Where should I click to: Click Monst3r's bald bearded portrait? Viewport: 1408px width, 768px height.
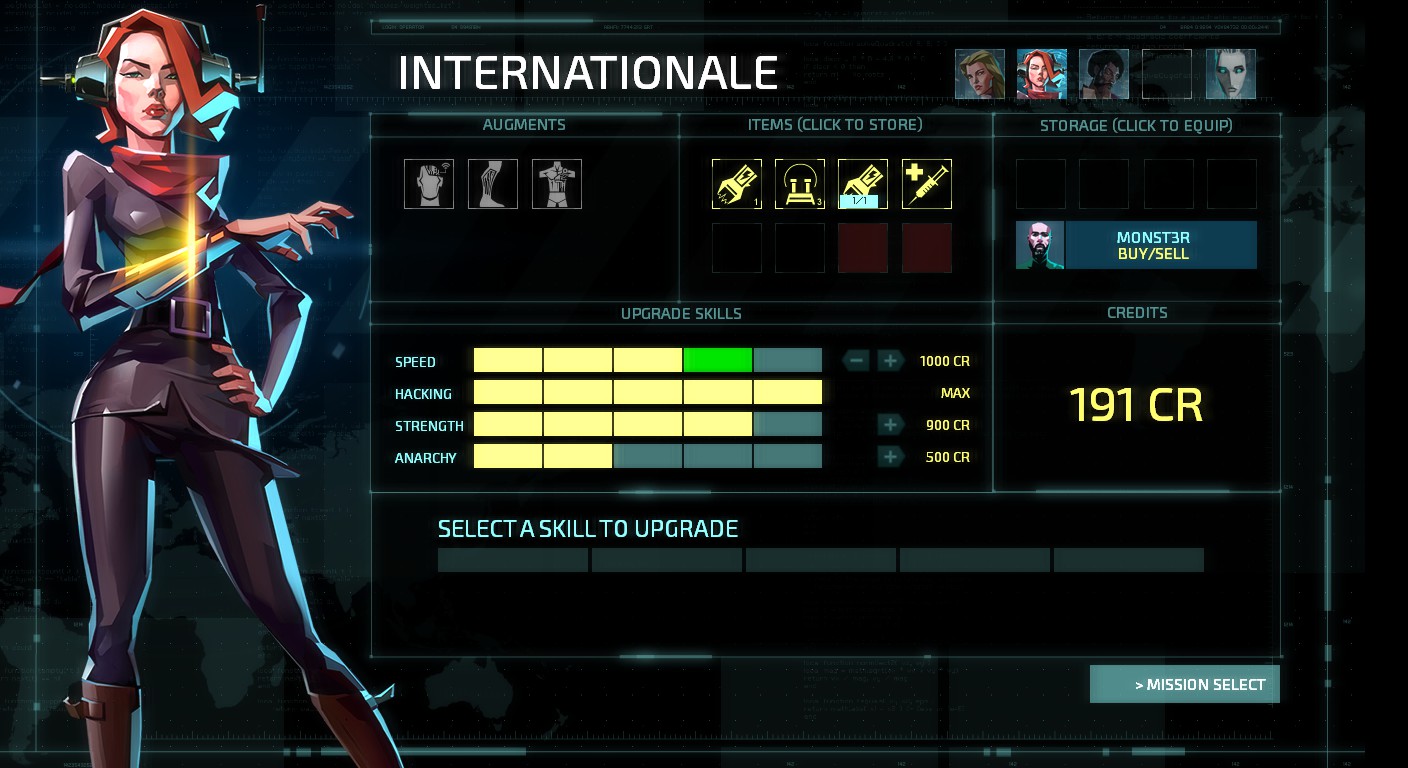(x=1040, y=246)
